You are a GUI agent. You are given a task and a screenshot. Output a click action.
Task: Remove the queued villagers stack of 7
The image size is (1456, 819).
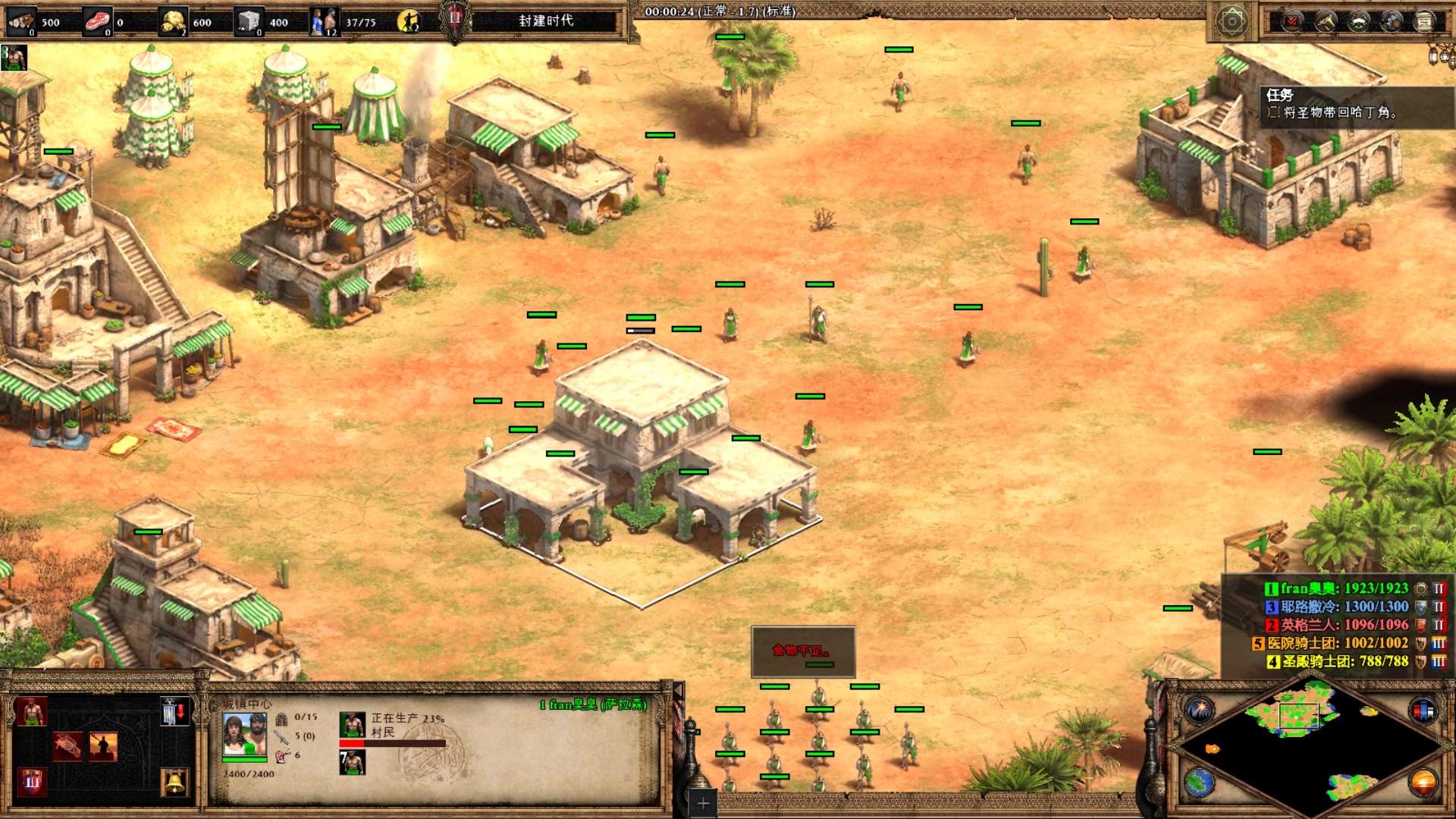[352, 762]
